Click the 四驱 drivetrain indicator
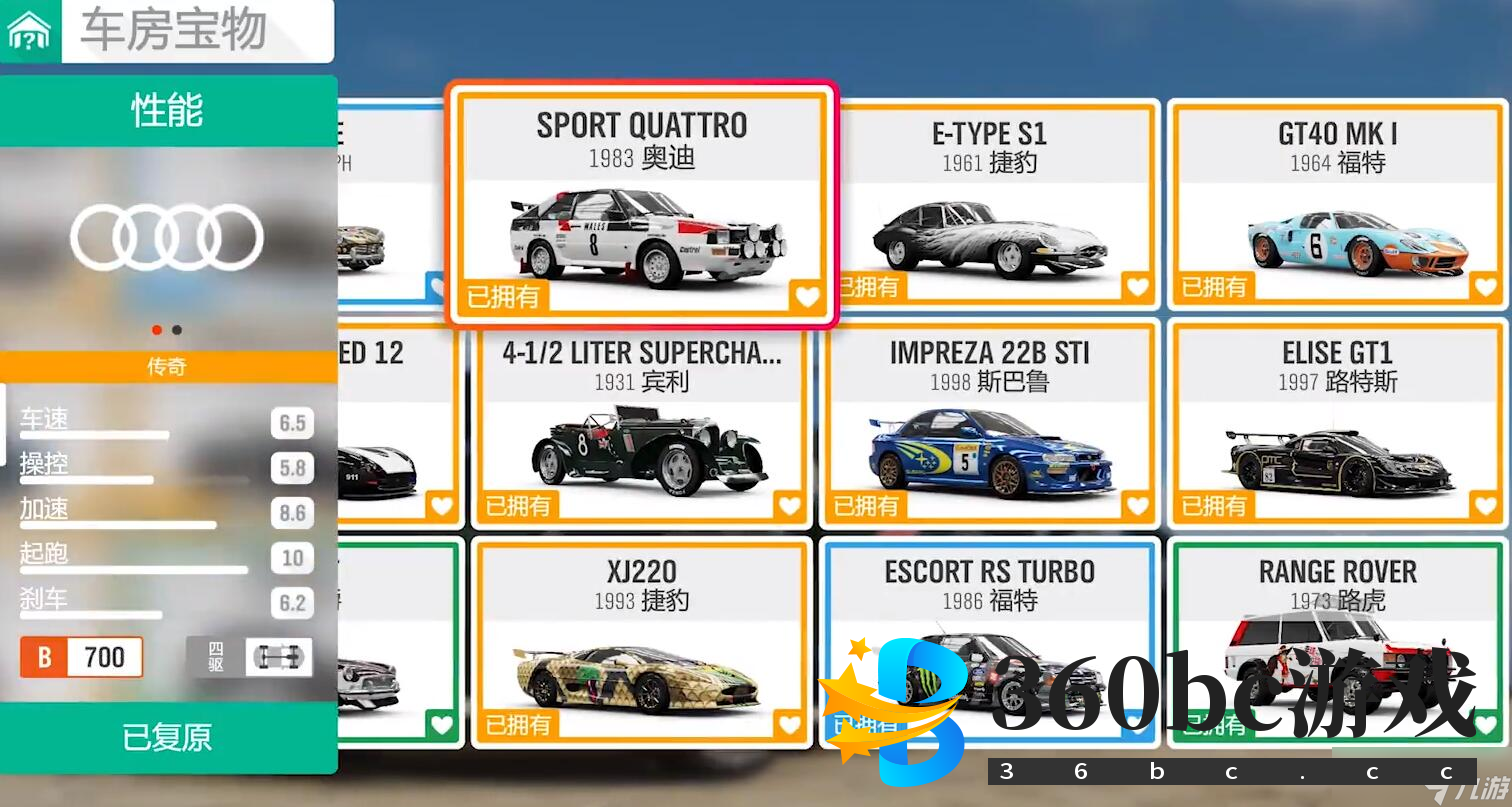Image resolution: width=1512 pixels, height=807 pixels. 249,657
